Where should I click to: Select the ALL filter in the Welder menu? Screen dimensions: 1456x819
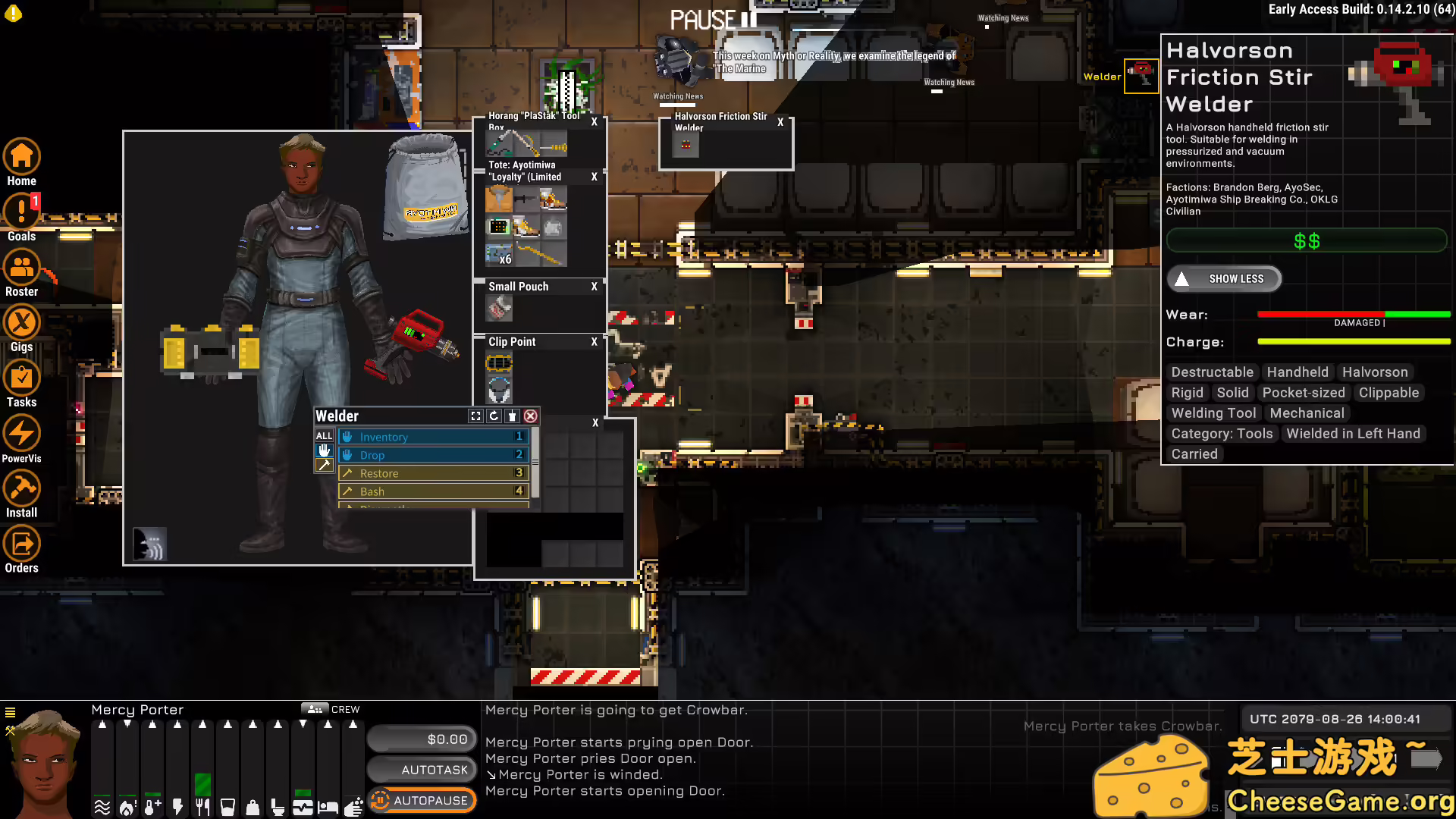(x=324, y=436)
